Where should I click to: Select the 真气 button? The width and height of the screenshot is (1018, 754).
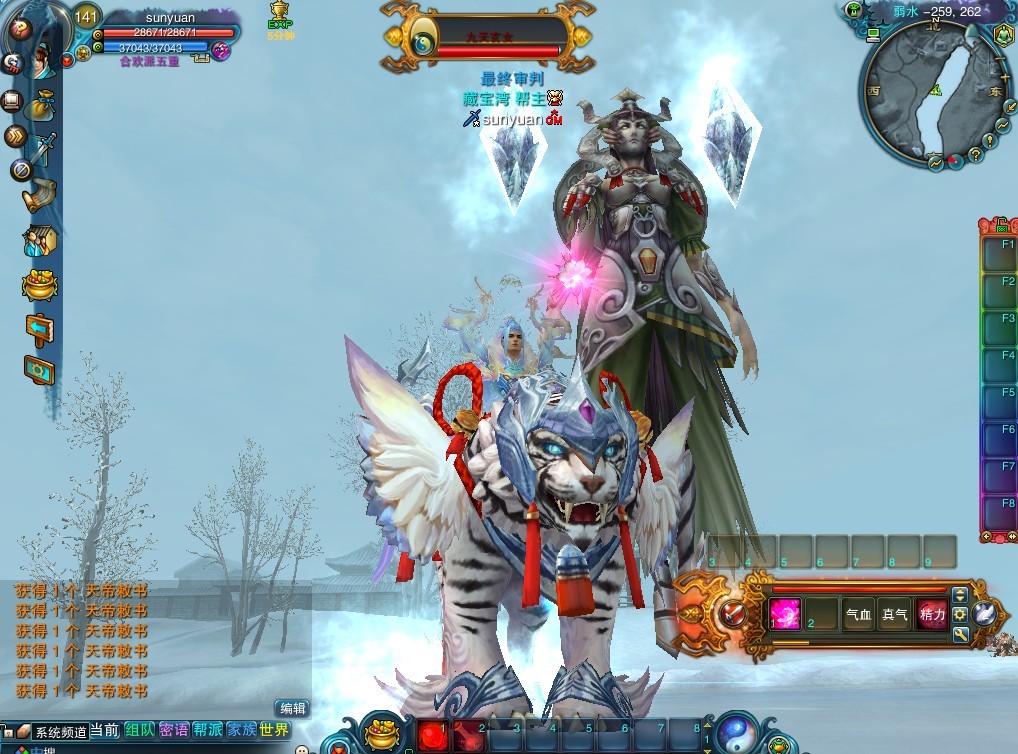coord(895,615)
